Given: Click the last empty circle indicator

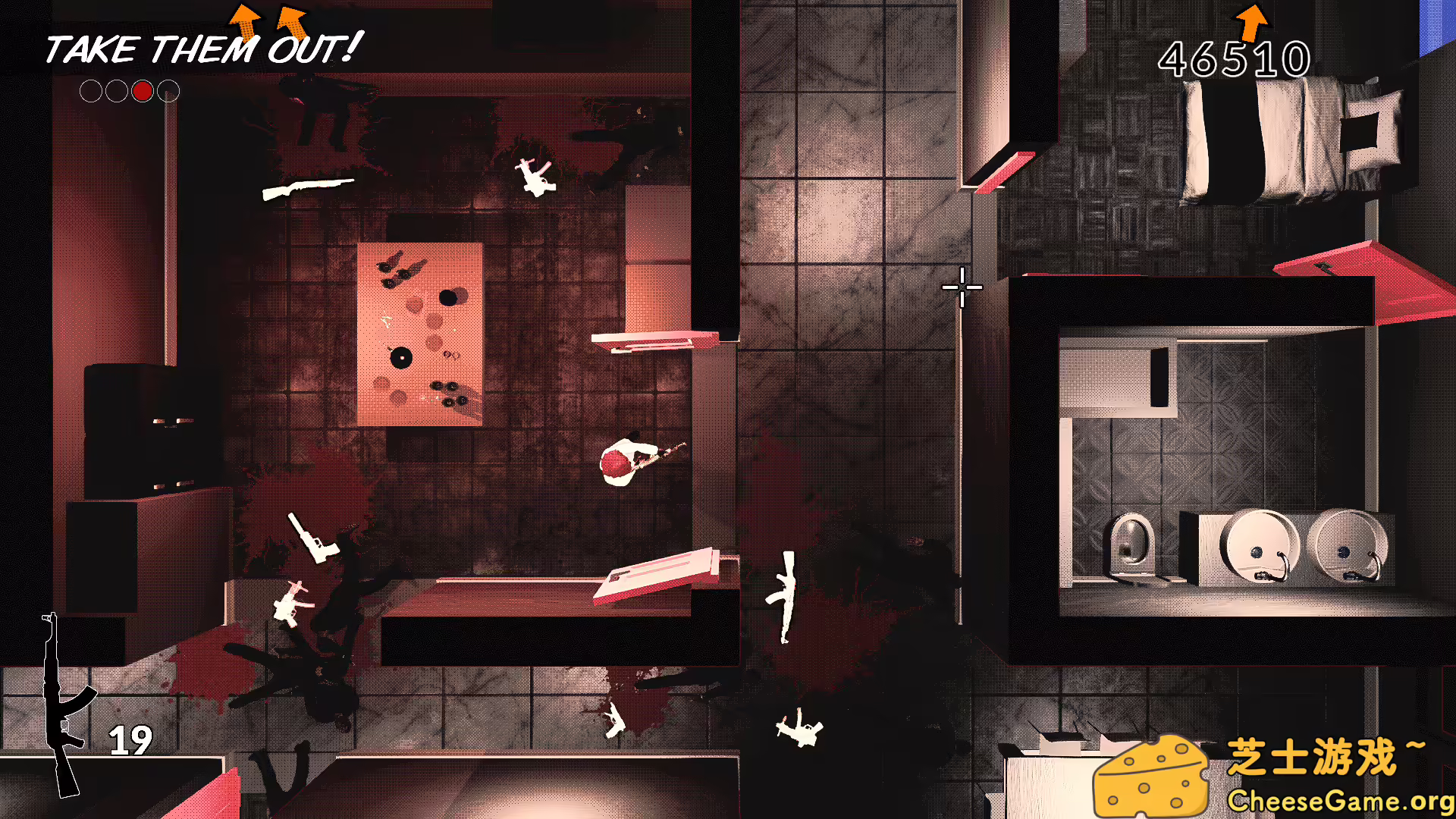Looking at the screenshot, I should point(168,92).
